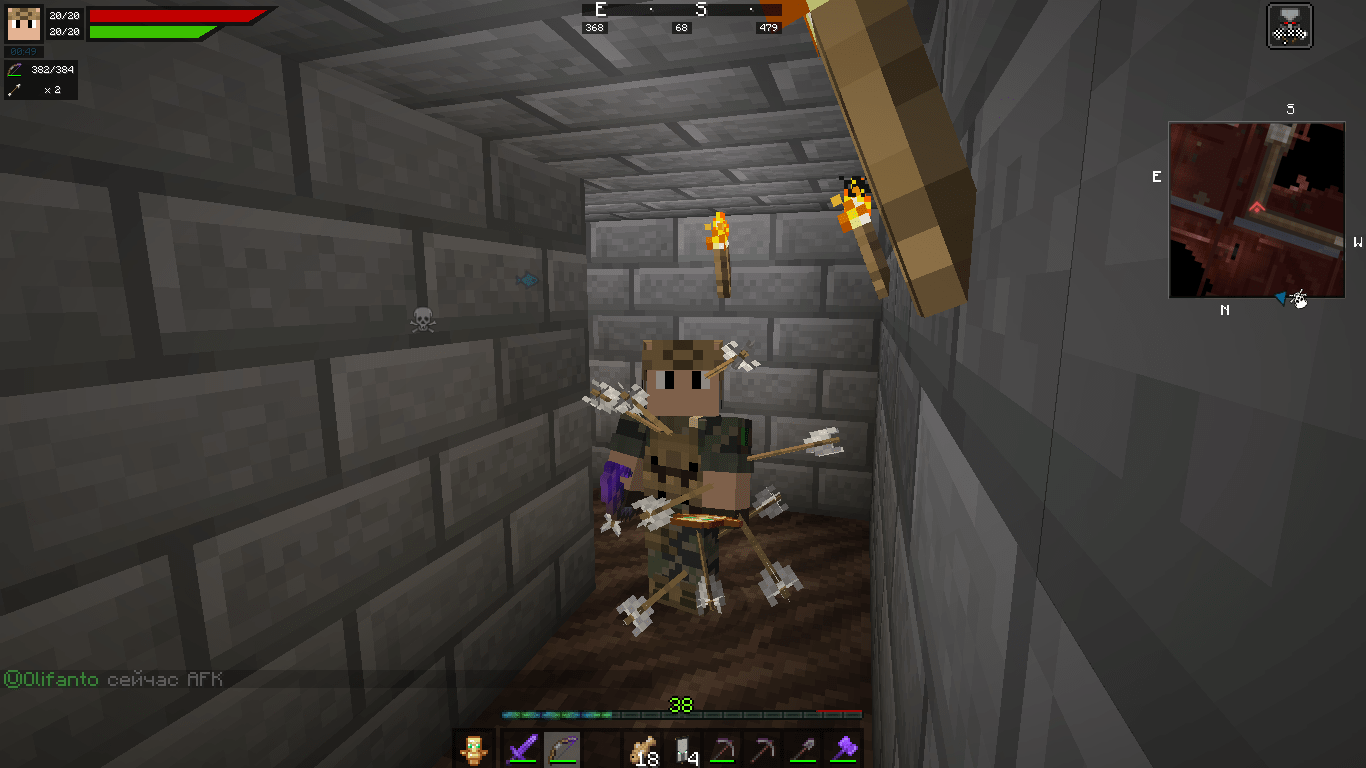The height and width of the screenshot is (768, 1366).
Task: Click the Olifanto AFK chat message
Action: [x=113, y=680]
